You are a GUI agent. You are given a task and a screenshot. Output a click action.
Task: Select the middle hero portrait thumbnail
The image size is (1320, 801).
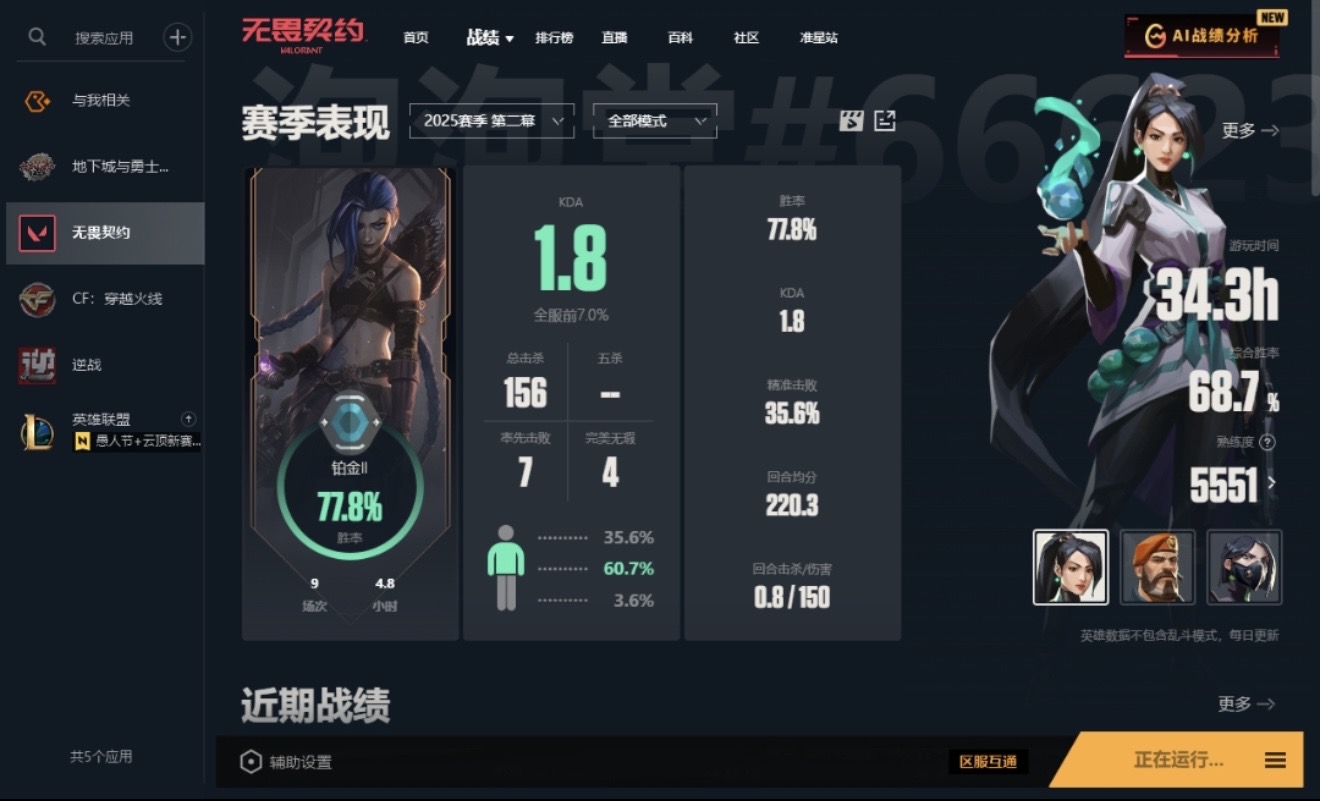tap(1156, 567)
